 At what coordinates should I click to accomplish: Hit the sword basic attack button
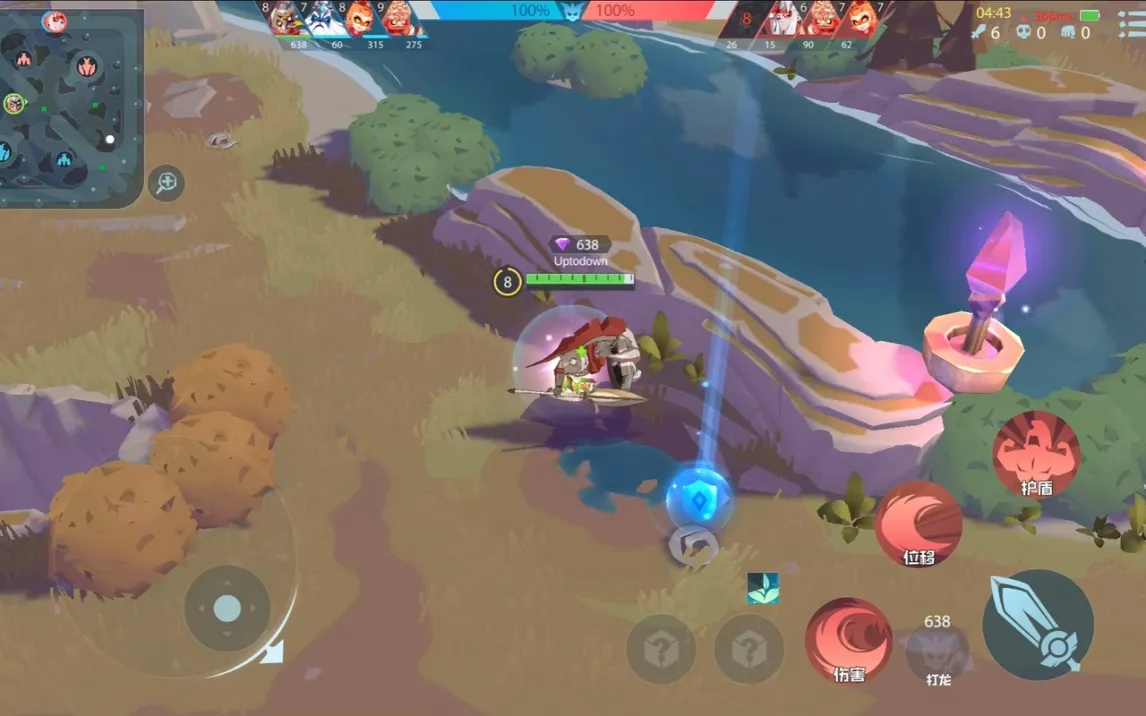[1037, 625]
